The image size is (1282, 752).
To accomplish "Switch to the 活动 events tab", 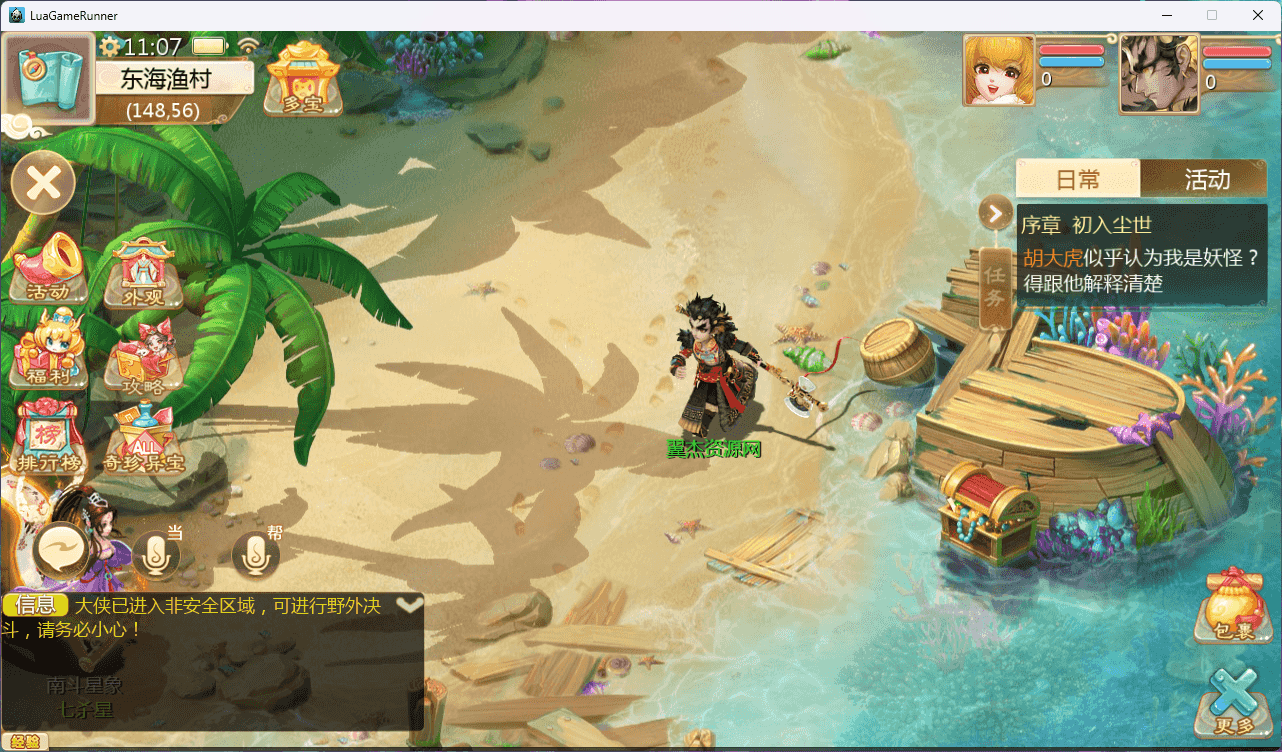I will (x=1206, y=179).
